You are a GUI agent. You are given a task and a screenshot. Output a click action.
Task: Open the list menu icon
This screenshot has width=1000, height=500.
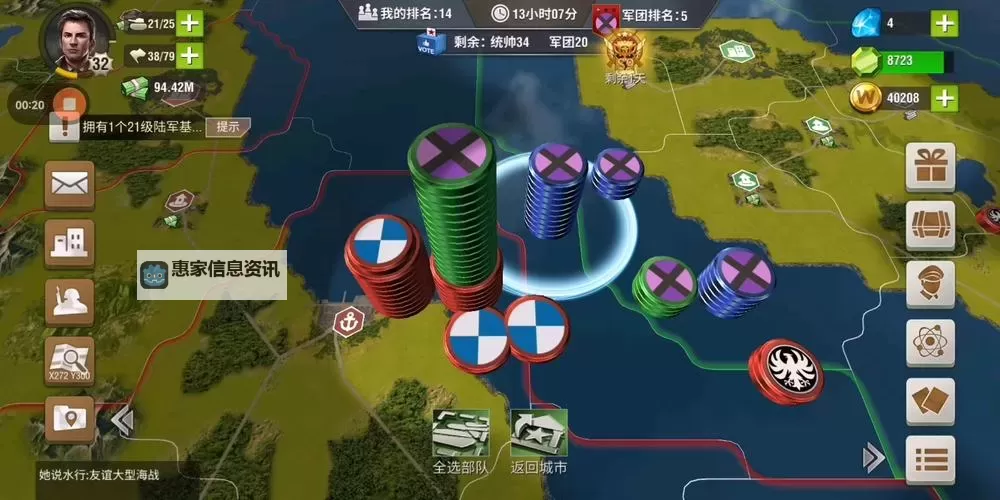pos(930,459)
